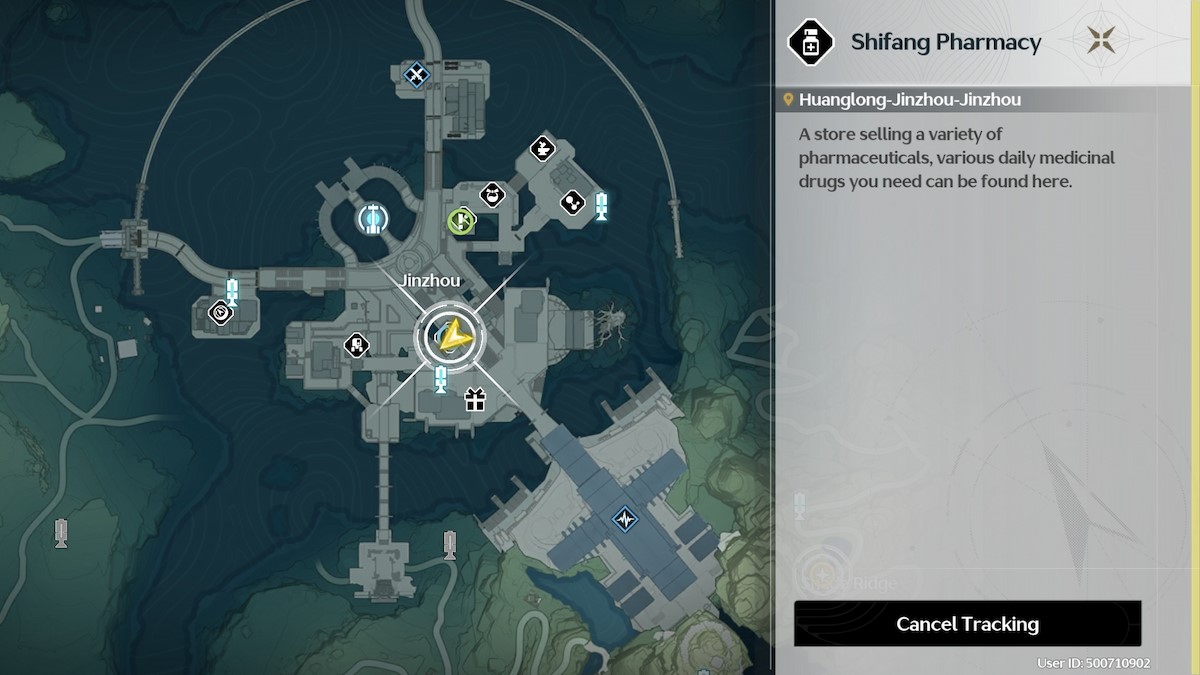
Task: Select the glowing beacon on the west bridge
Action: [x=232, y=291]
